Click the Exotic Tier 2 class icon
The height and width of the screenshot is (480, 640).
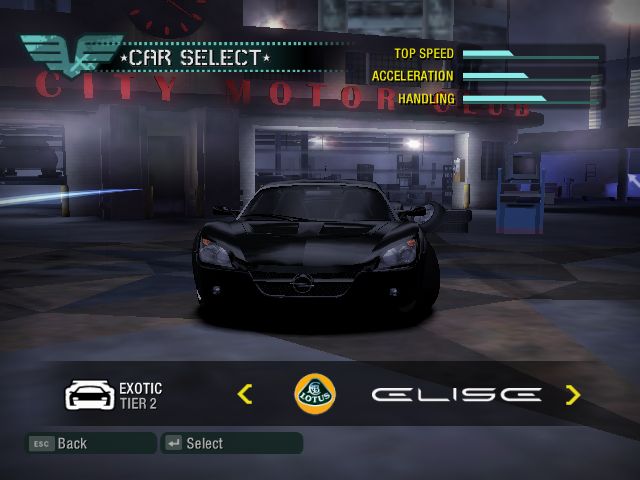87,395
